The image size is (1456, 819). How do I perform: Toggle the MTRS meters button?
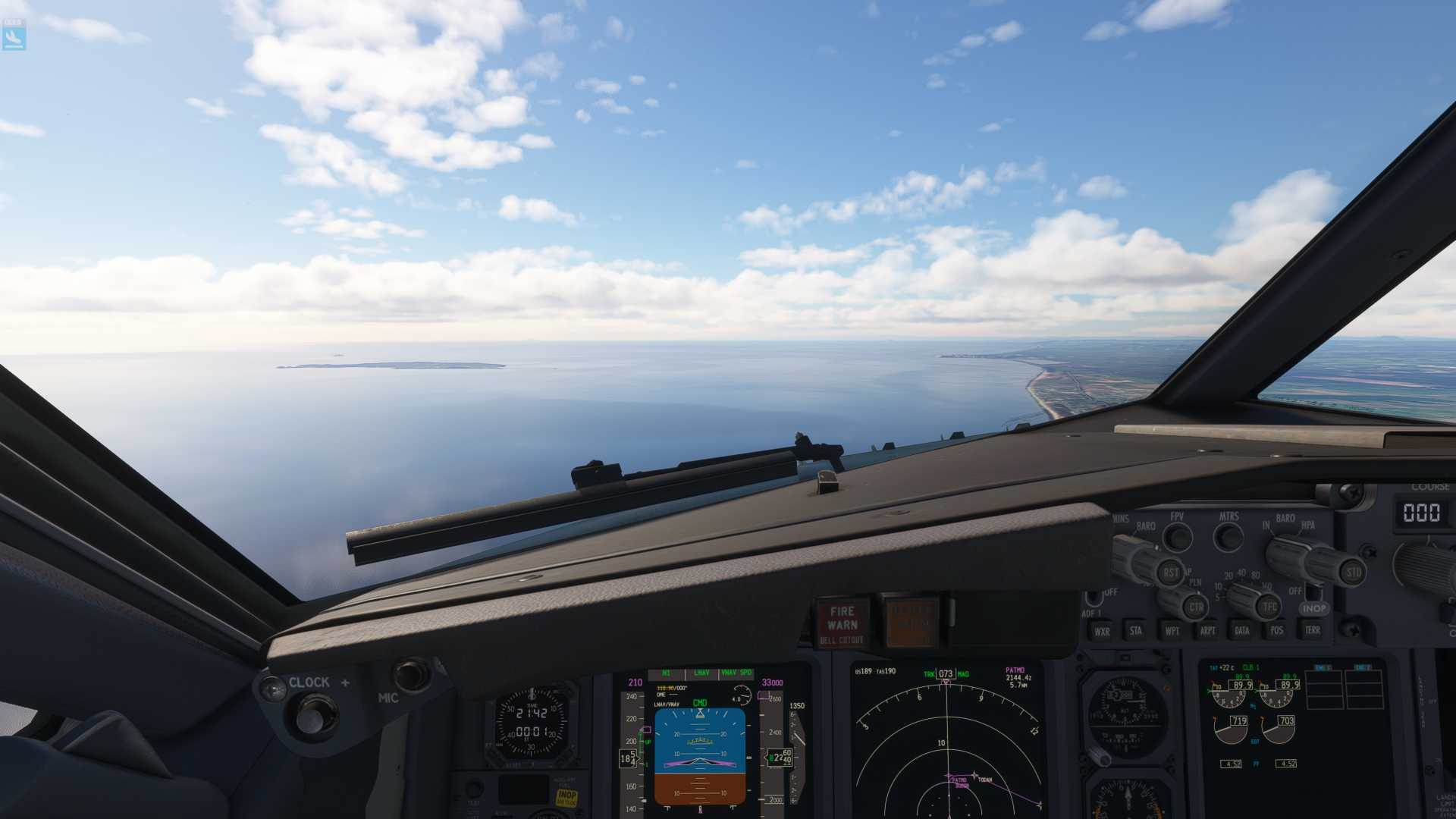1228,538
